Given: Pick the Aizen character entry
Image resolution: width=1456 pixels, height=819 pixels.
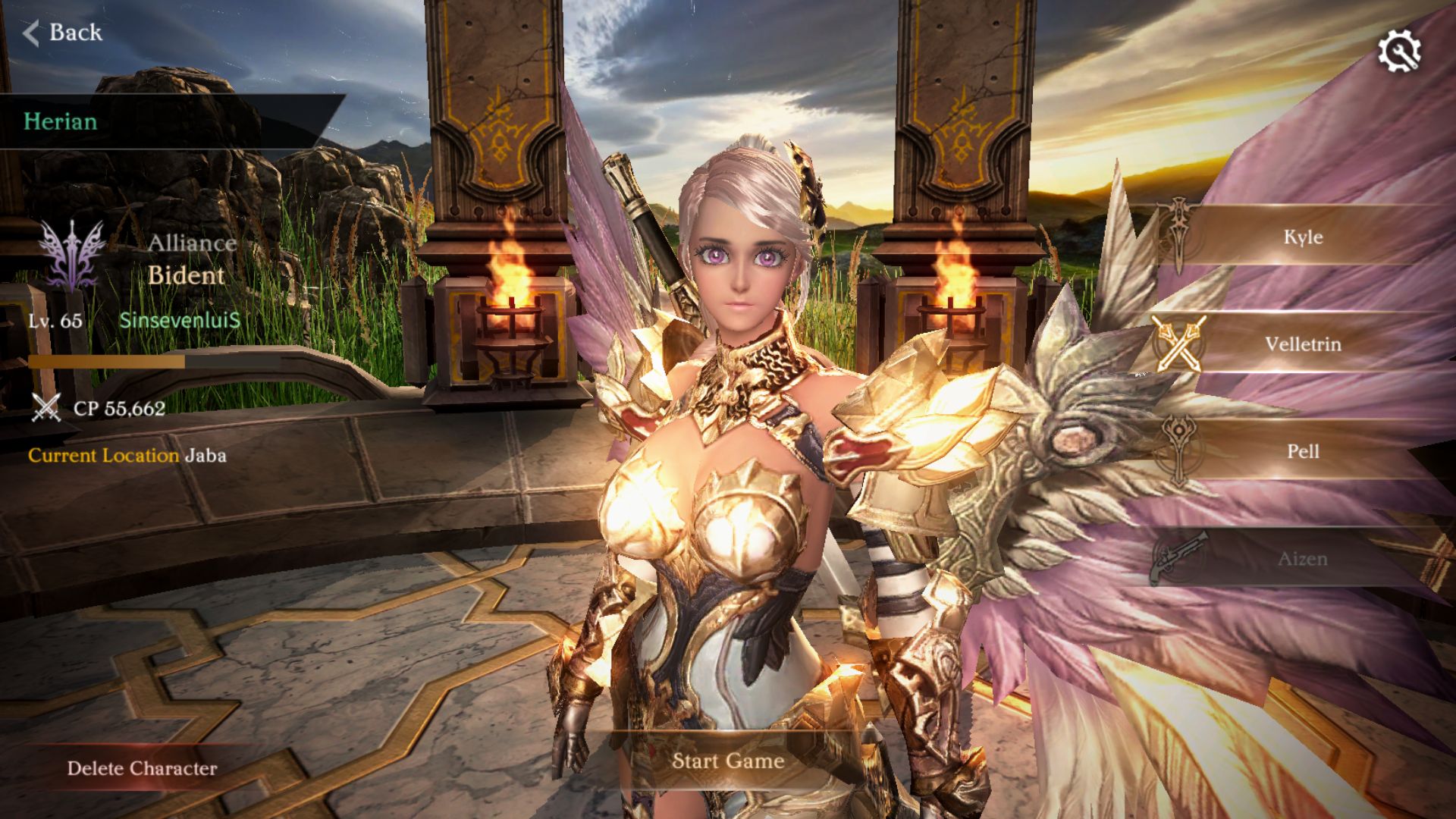Looking at the screenshot, I should coord(1302,559).
